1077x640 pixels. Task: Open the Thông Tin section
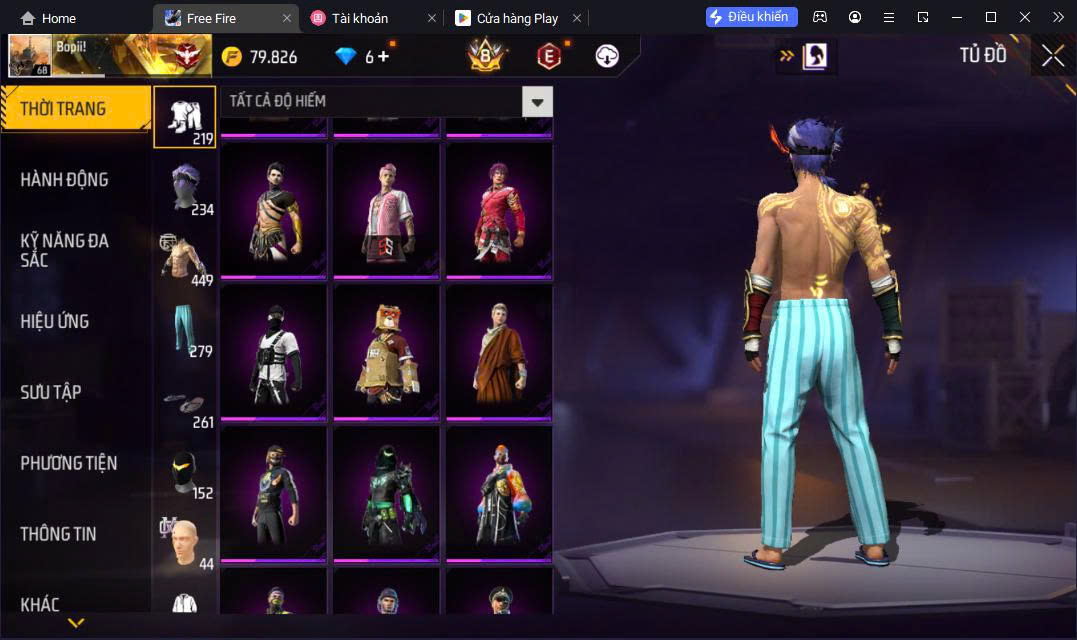click(58, 534)
